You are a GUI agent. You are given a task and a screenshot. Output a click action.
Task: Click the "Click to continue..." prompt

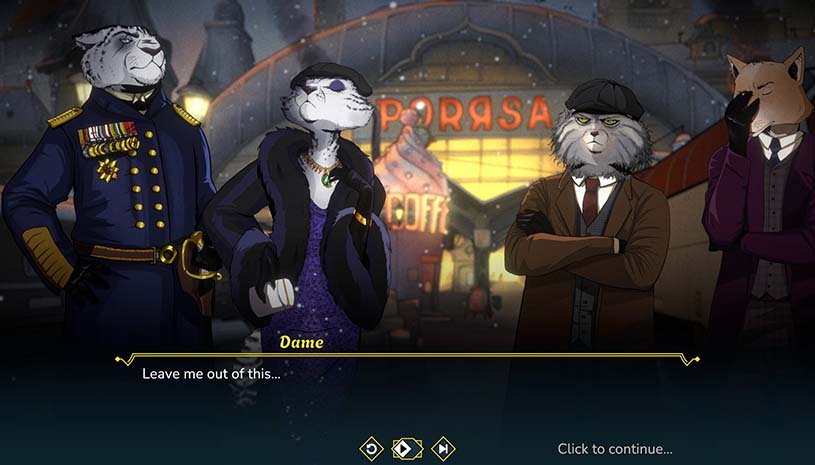tap(614, 449)
